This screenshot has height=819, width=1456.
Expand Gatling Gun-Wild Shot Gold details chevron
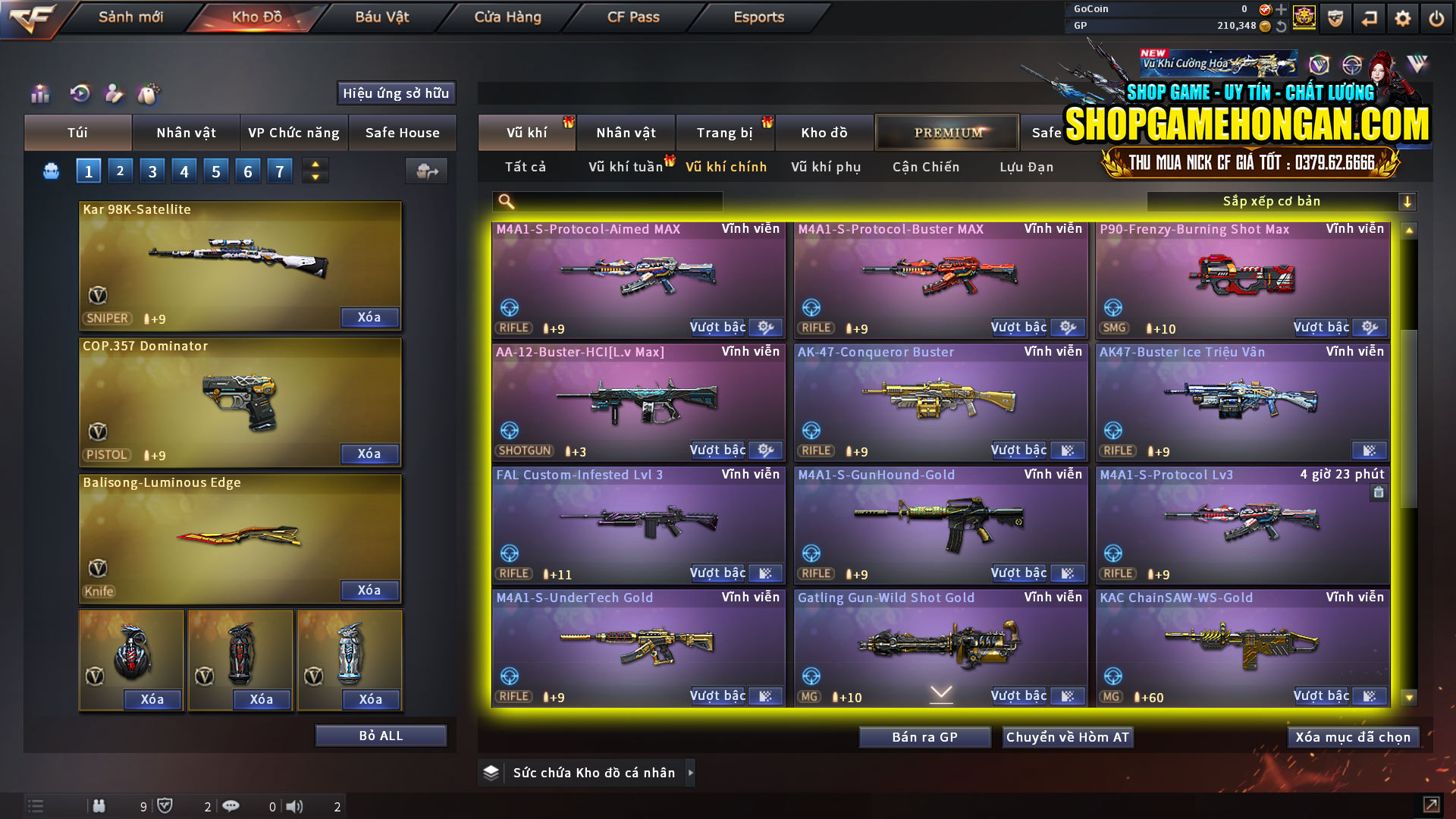click(x=940, y=692)
